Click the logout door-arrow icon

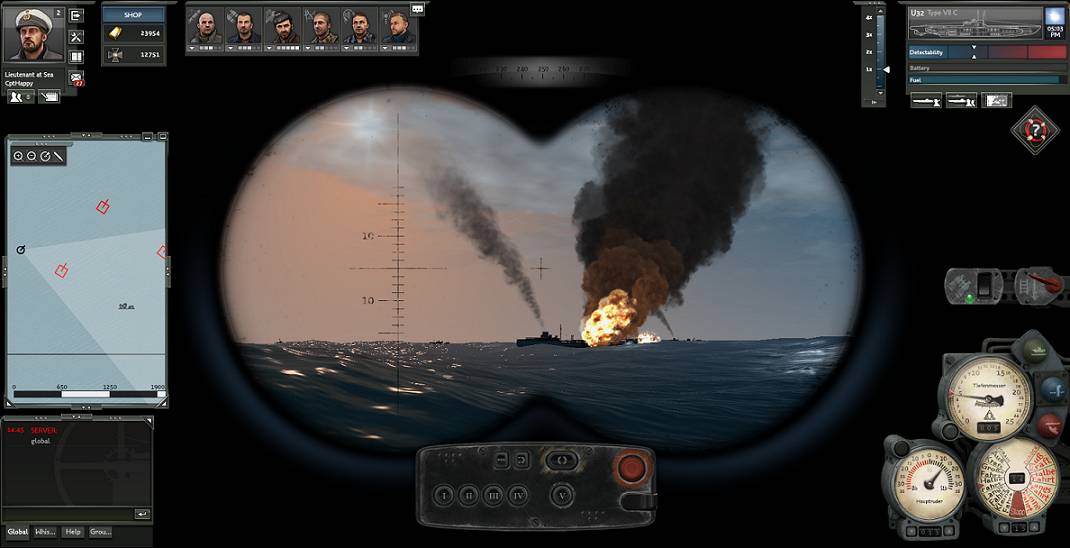coord(76,15)
